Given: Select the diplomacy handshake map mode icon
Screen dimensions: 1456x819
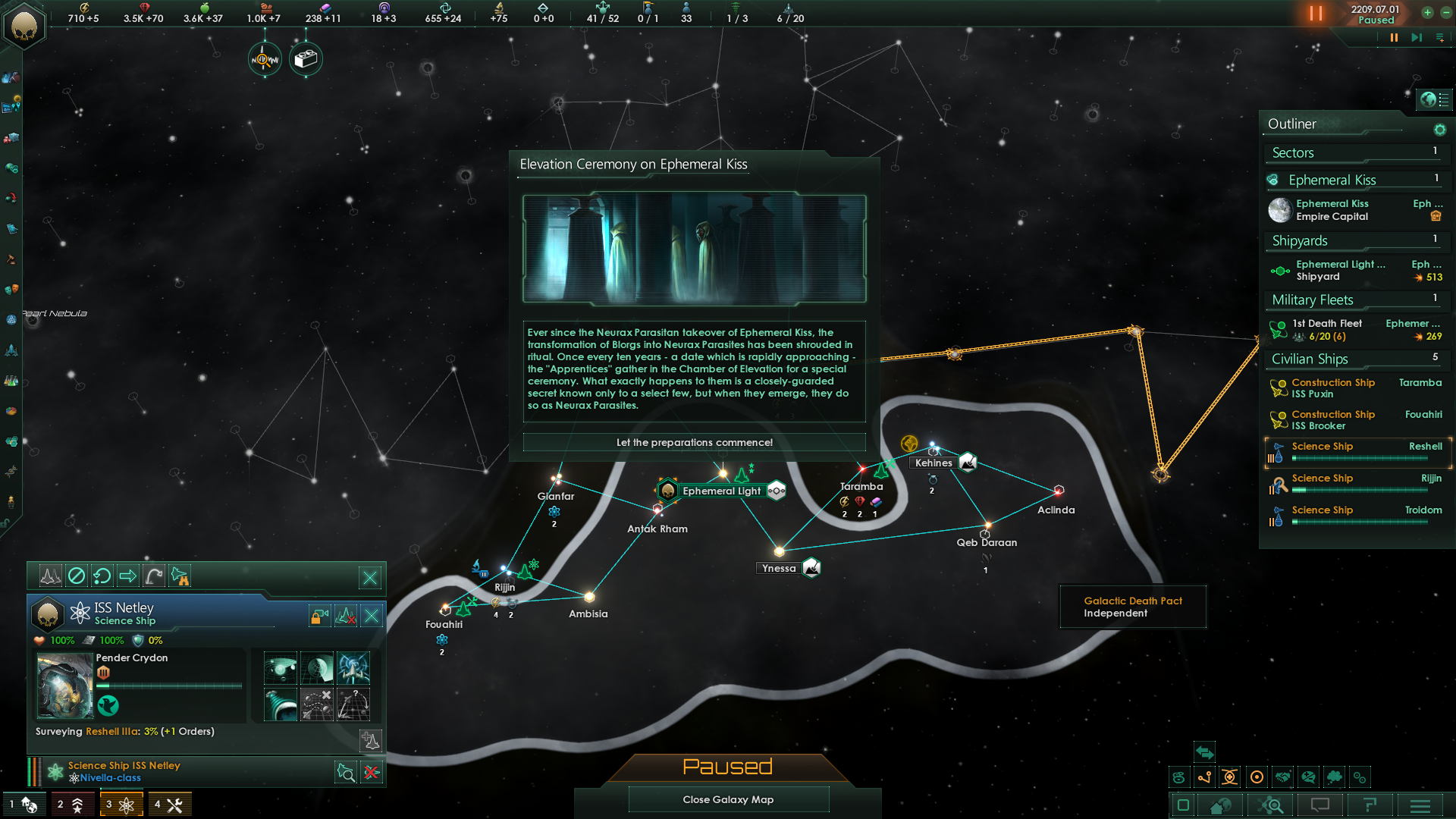Looking at the screenshot, I should pyautogui.click(x=1283, y=777).
